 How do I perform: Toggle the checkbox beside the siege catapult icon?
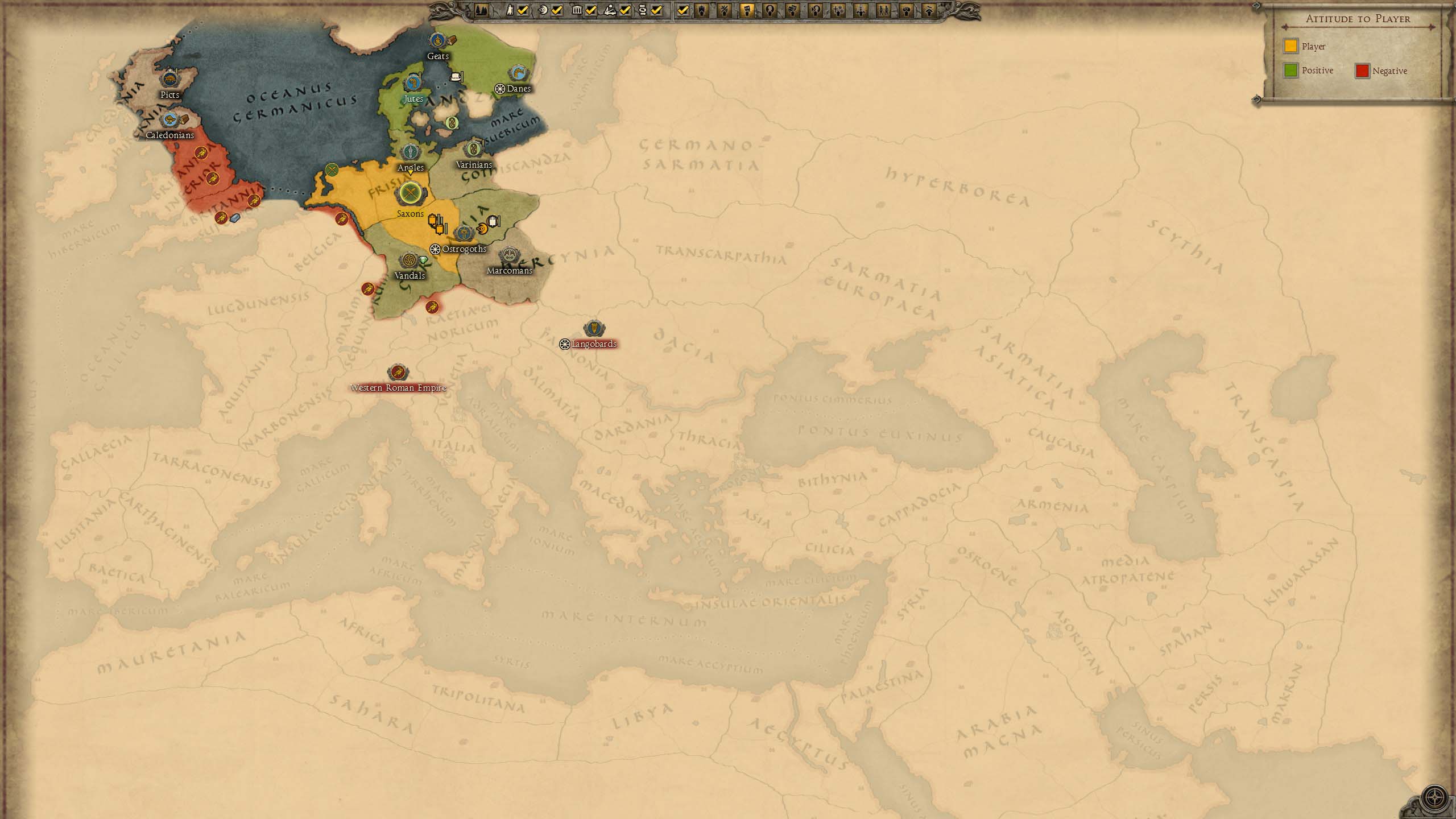coord(625,10)
